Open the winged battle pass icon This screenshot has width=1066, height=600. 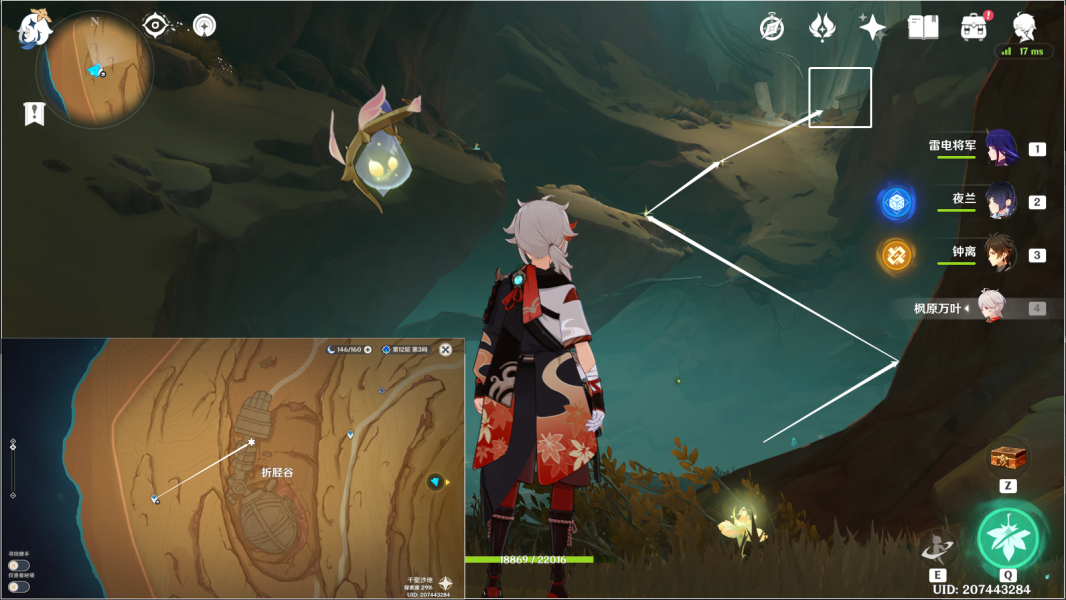[x=822, y=28]
